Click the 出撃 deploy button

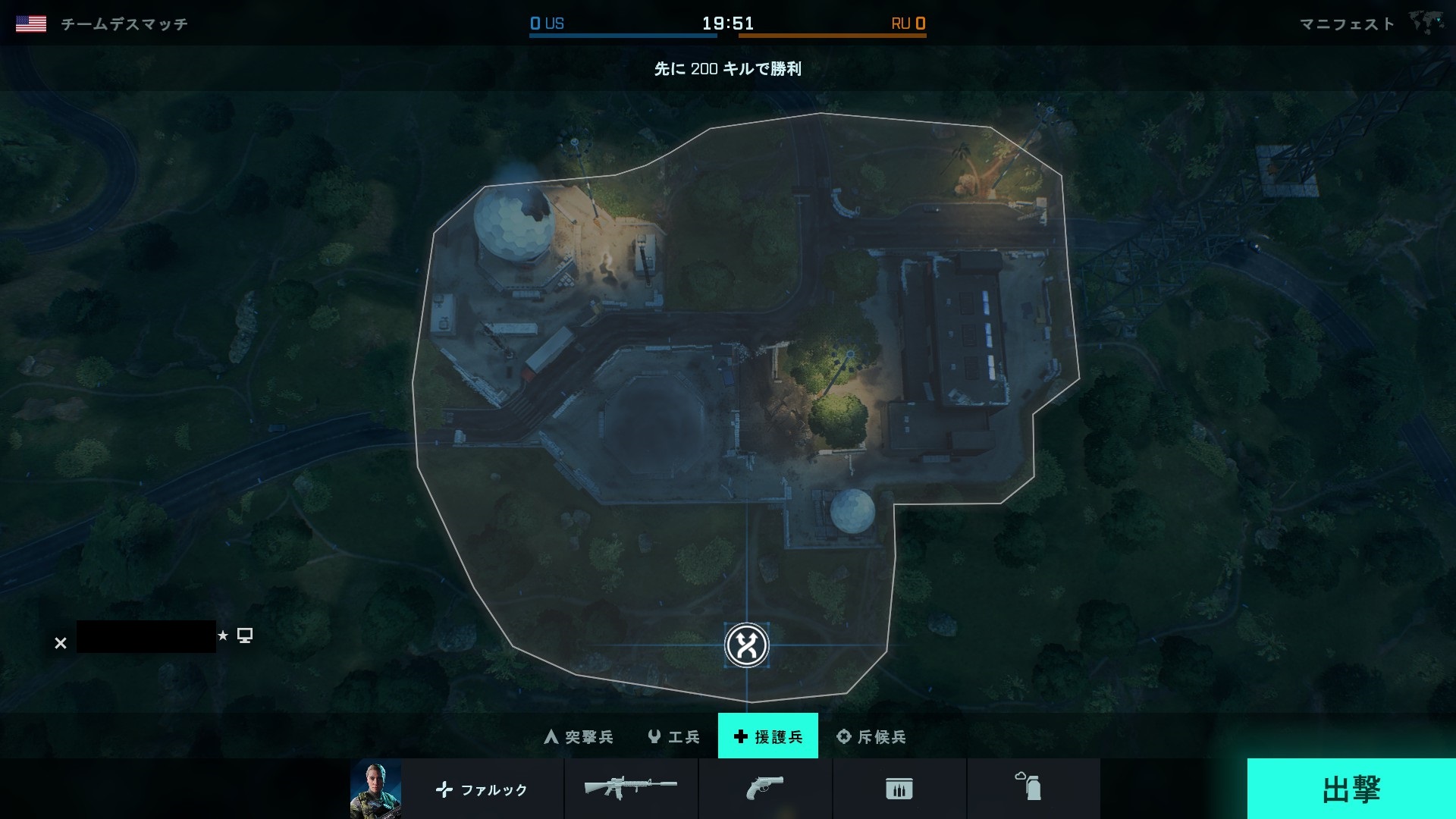pyautogui.click(x=1351, y=789)
